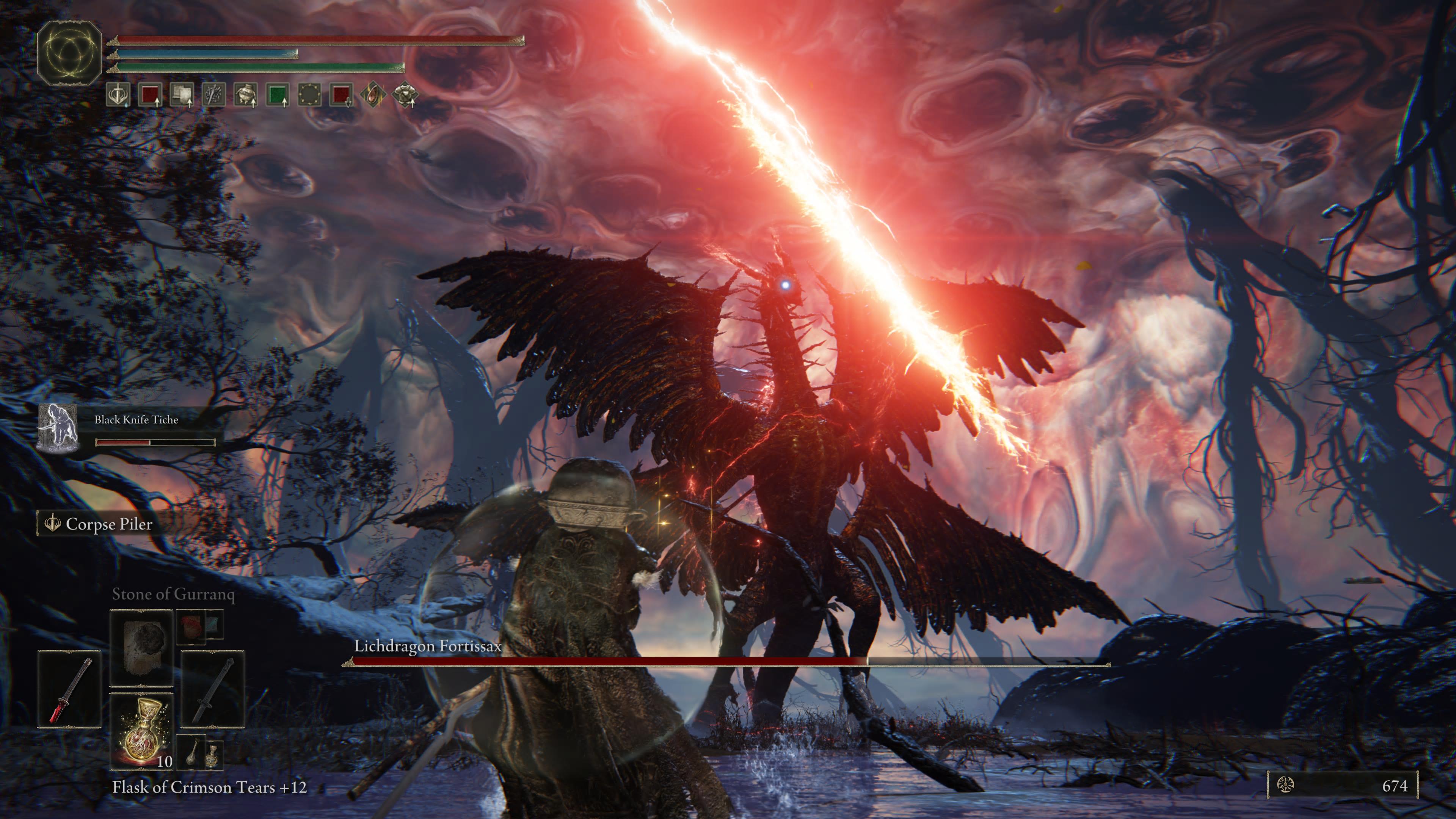This screenshot has height=819, width=1456.
Task: Select the next quick item preview beside the flask
Action: coord(199,753)
